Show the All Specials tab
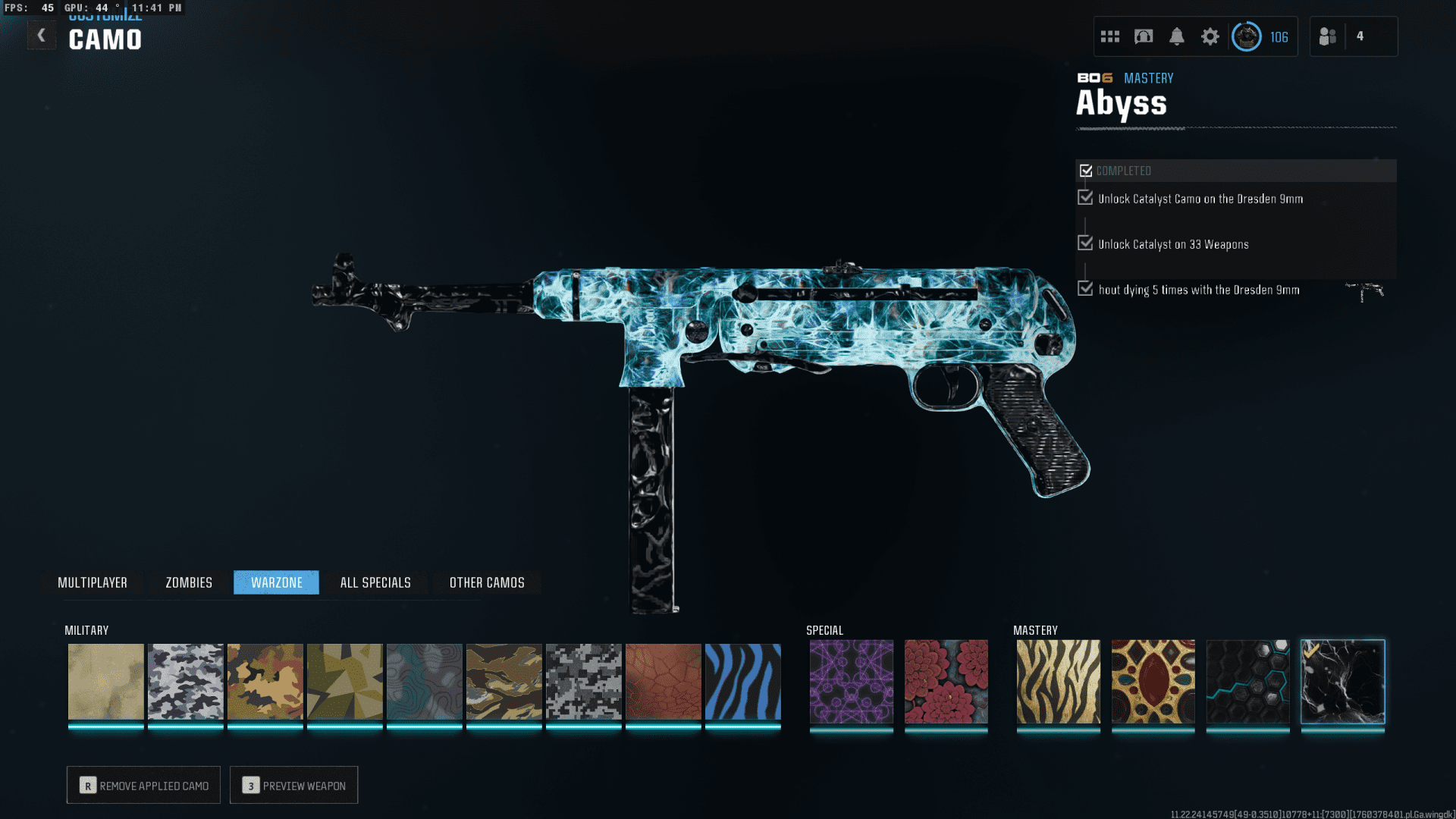 (375, 582)
